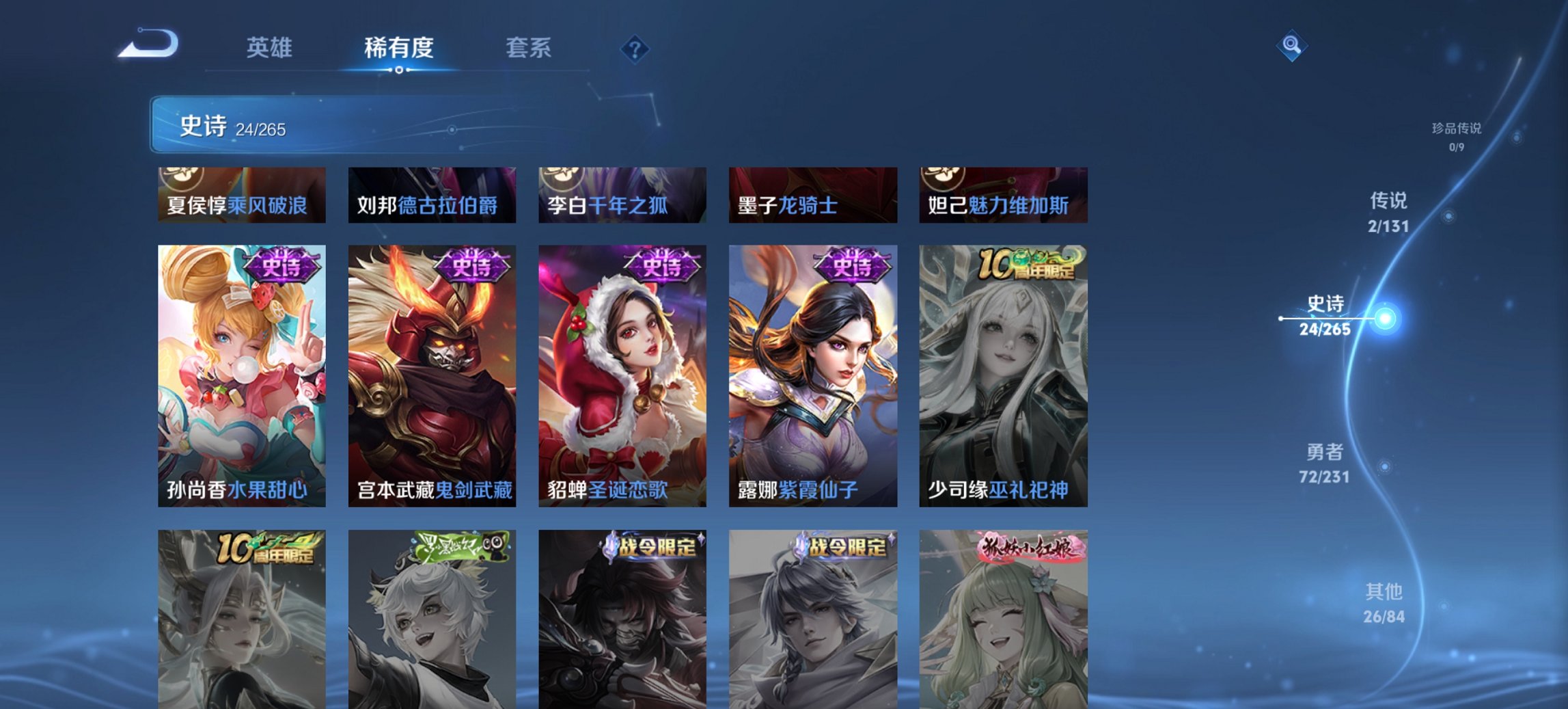The width and height of the screenshot is (1568, 709).
Task: Click the help question mark icon
Action: point(635,48)
